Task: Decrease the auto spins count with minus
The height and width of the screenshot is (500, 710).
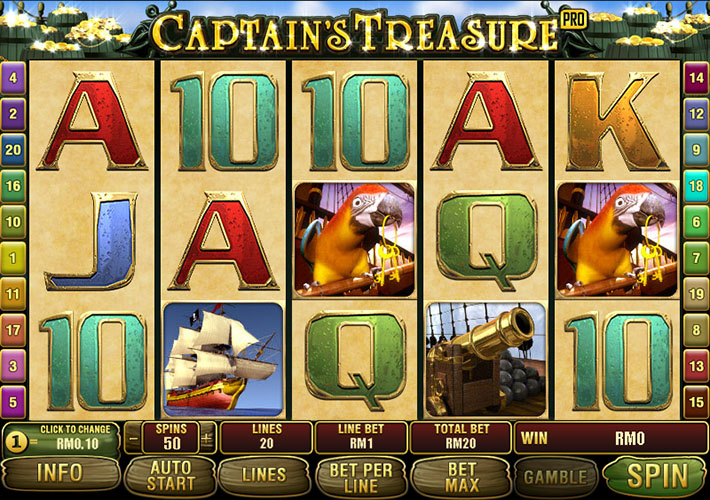Action: (x=133, y=438)
